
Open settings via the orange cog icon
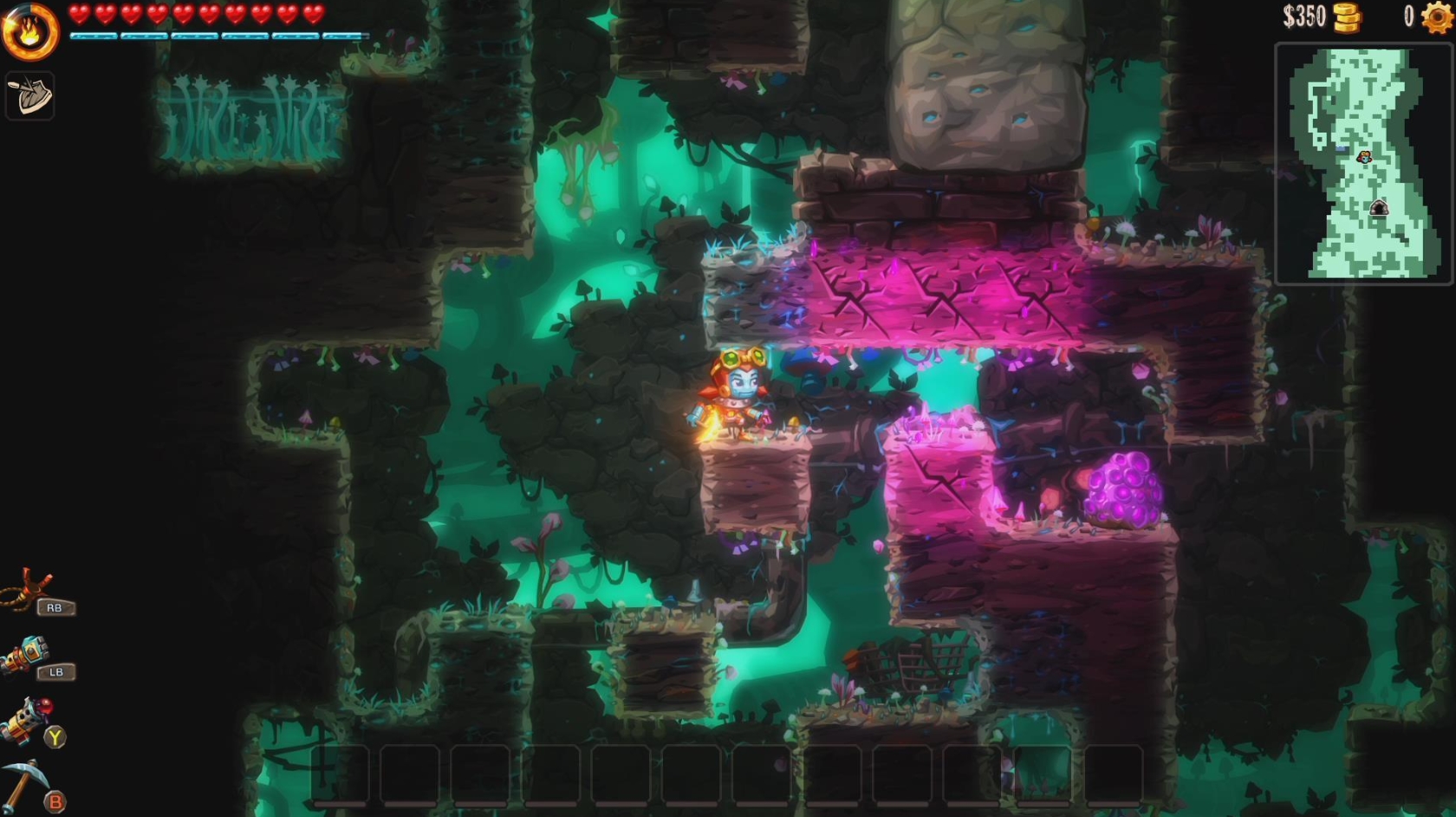tap(1436, 17)
